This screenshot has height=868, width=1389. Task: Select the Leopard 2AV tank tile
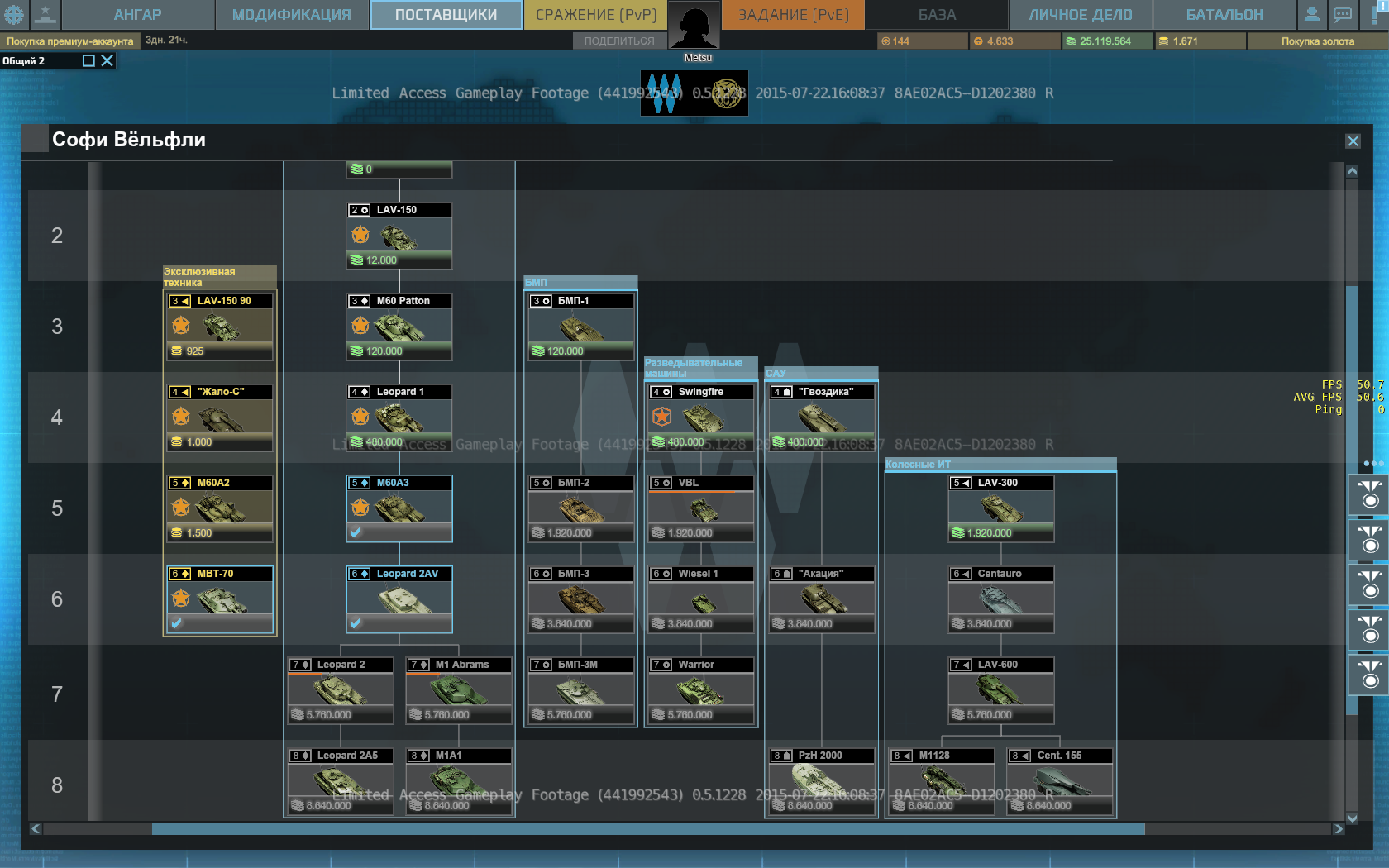pyautogui.click(x=399, y=599)
